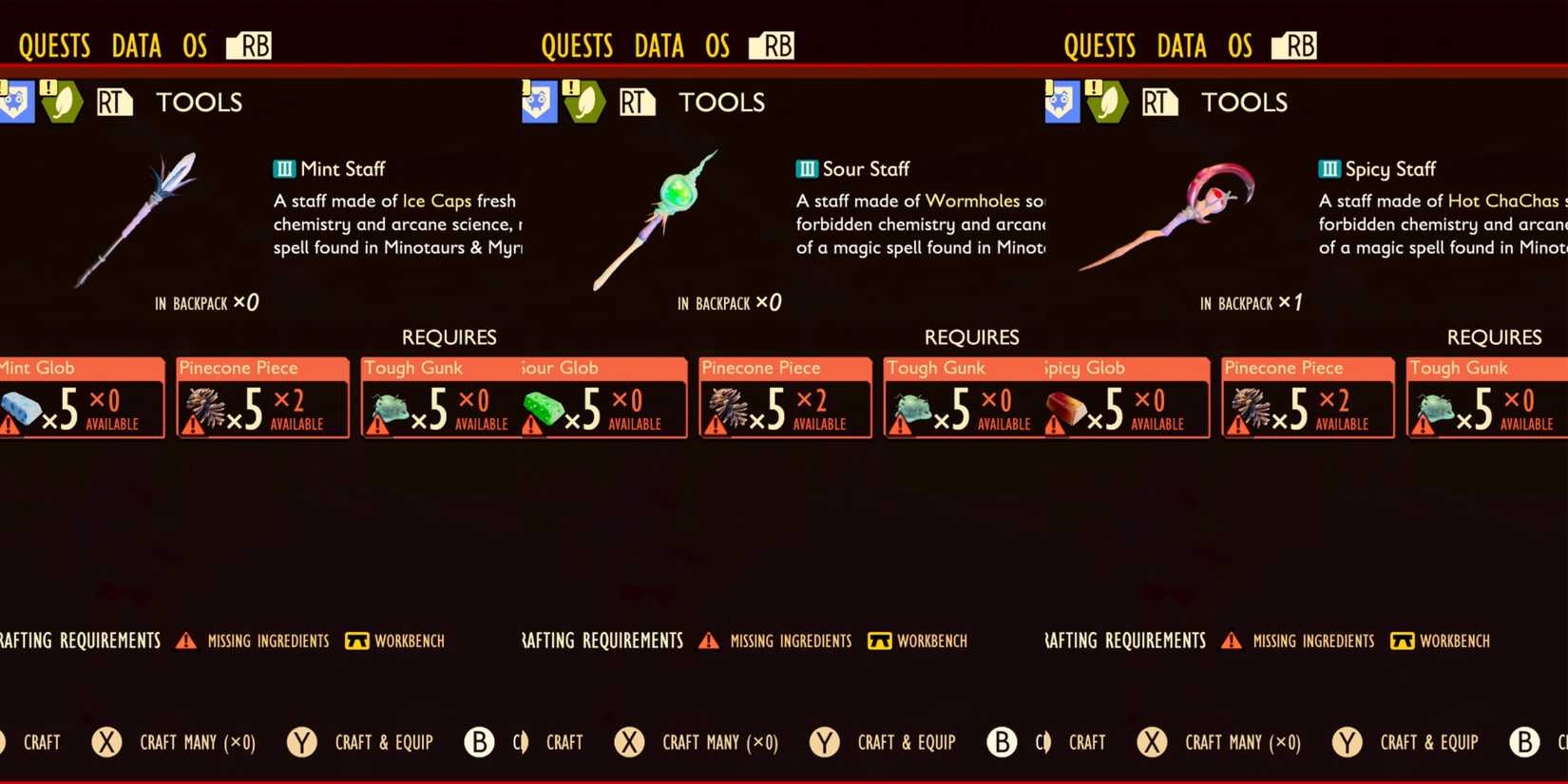
Task: Click the Craft option for Mint Staff
Action: (43, 742)
